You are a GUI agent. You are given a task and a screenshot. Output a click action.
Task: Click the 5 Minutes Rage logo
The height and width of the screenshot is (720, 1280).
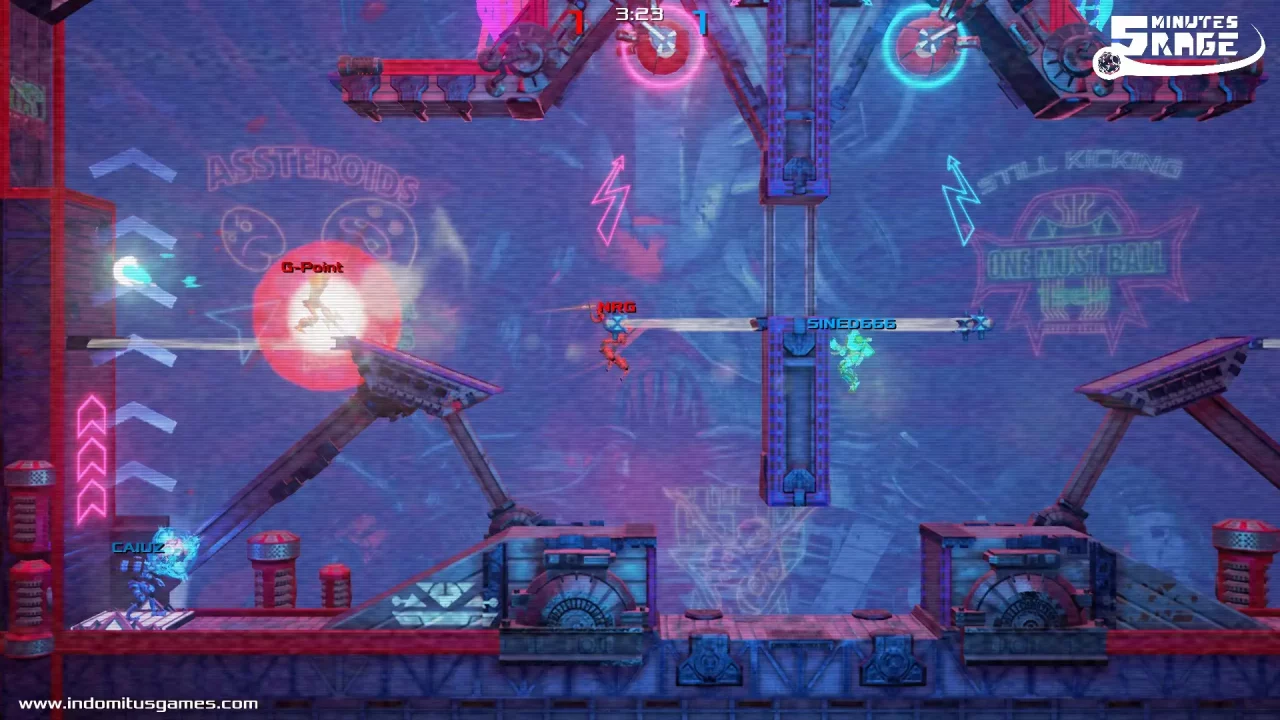point(1178,45)
